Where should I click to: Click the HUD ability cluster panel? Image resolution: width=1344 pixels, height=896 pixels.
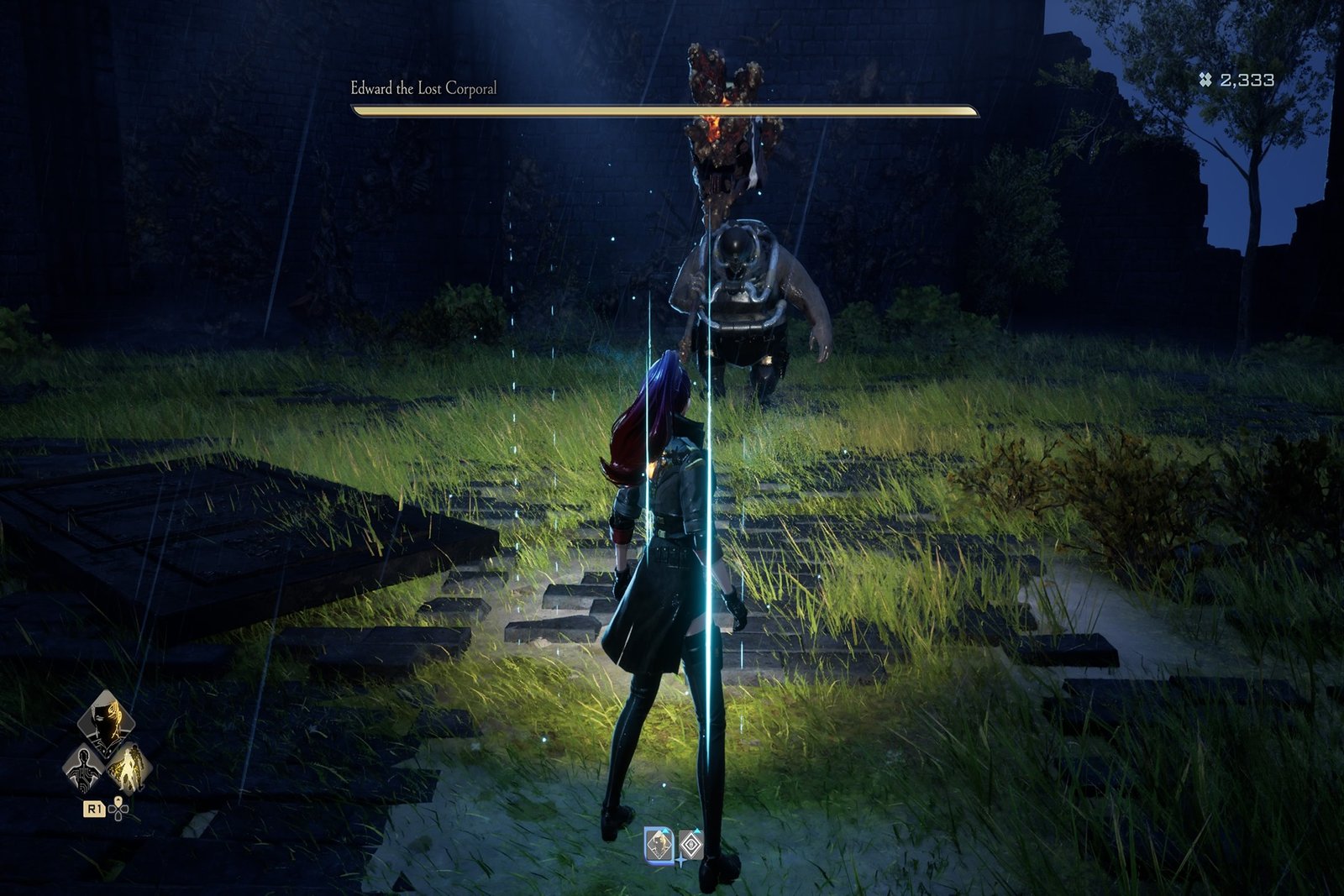click(105, 756)
